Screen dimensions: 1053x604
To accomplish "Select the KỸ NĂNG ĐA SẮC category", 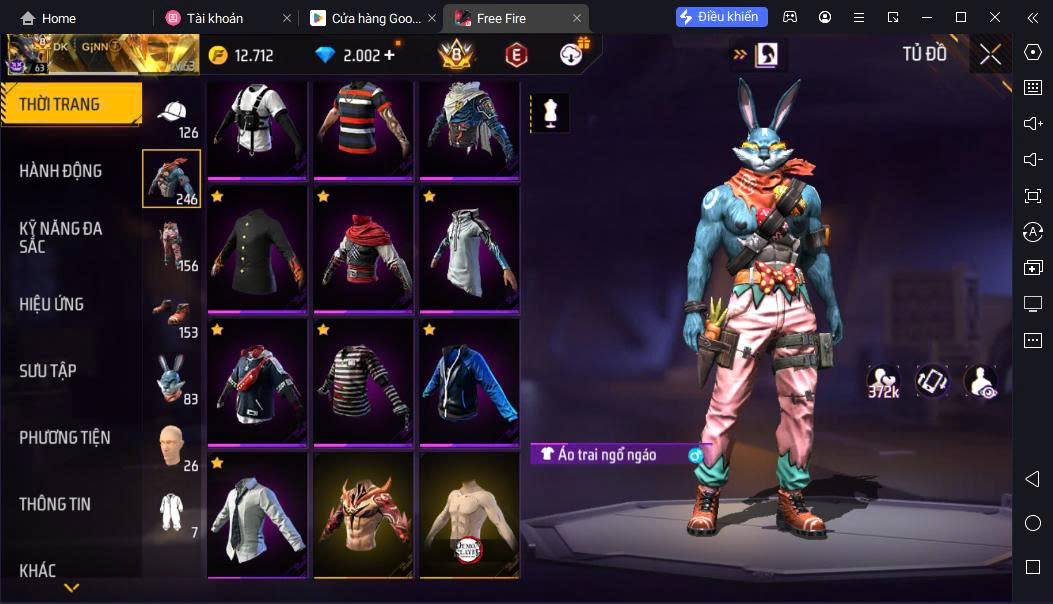I will click(x=61, y=237).
